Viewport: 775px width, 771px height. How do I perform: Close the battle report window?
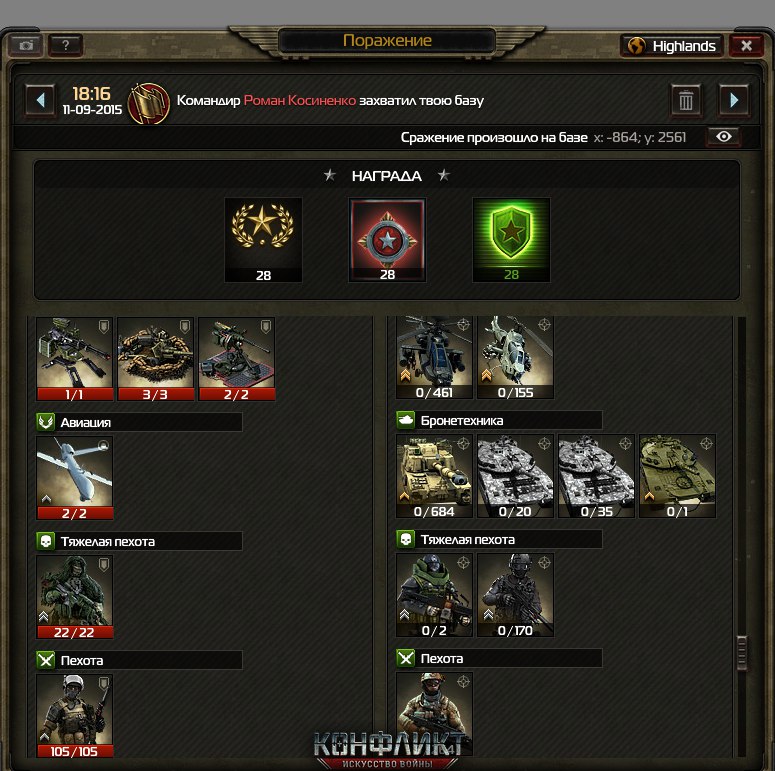pyautogui.click(x=746, y=46)
